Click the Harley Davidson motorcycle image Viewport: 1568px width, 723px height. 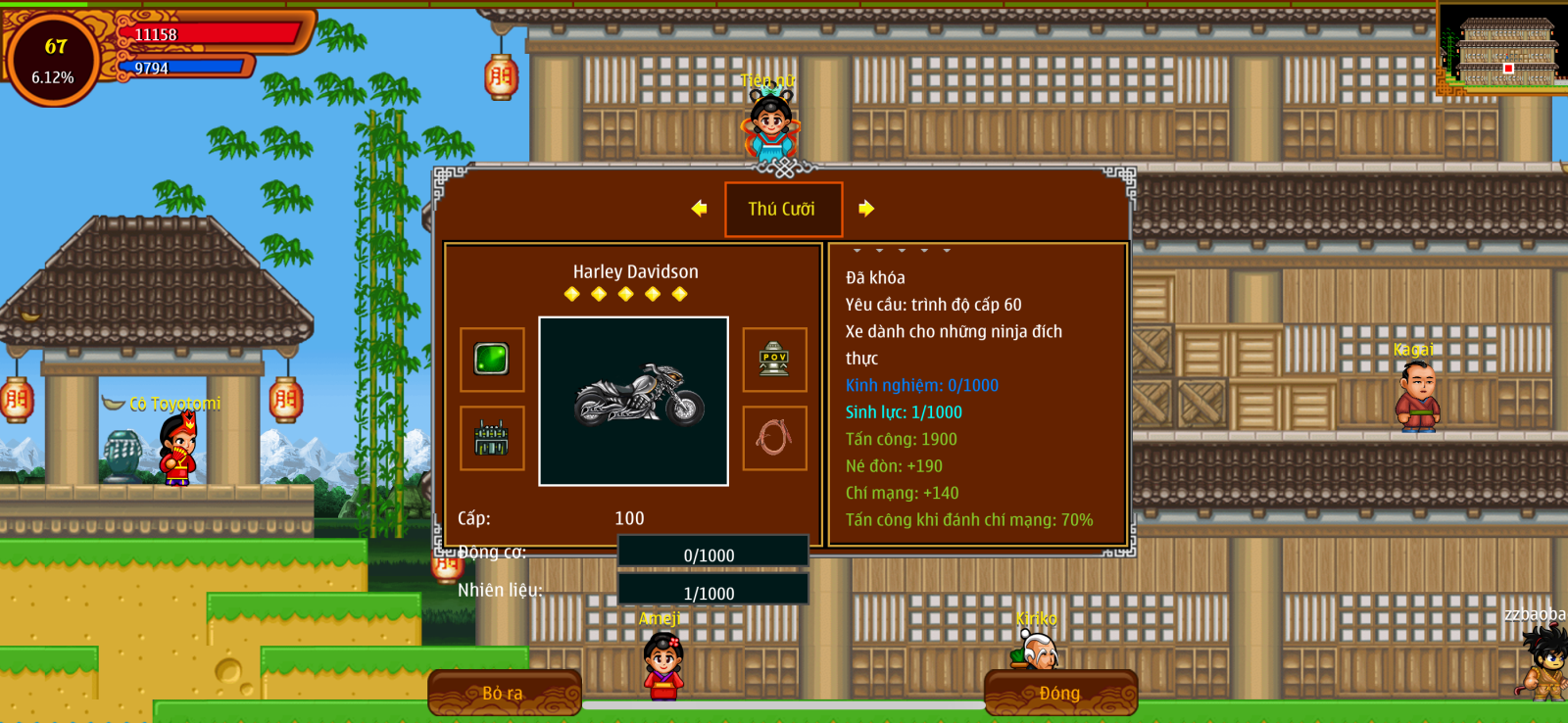(x=634, y=401)
